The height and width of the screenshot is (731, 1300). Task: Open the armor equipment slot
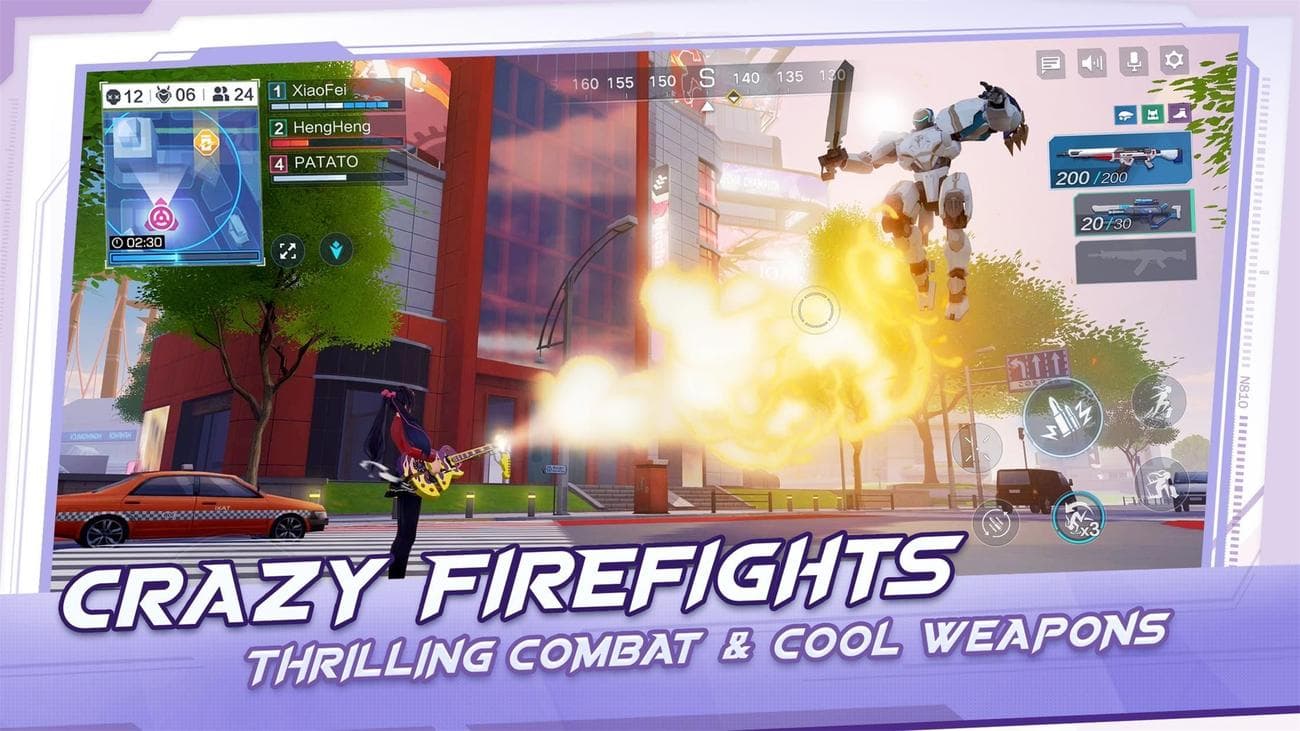click(x=1152, y=114)
